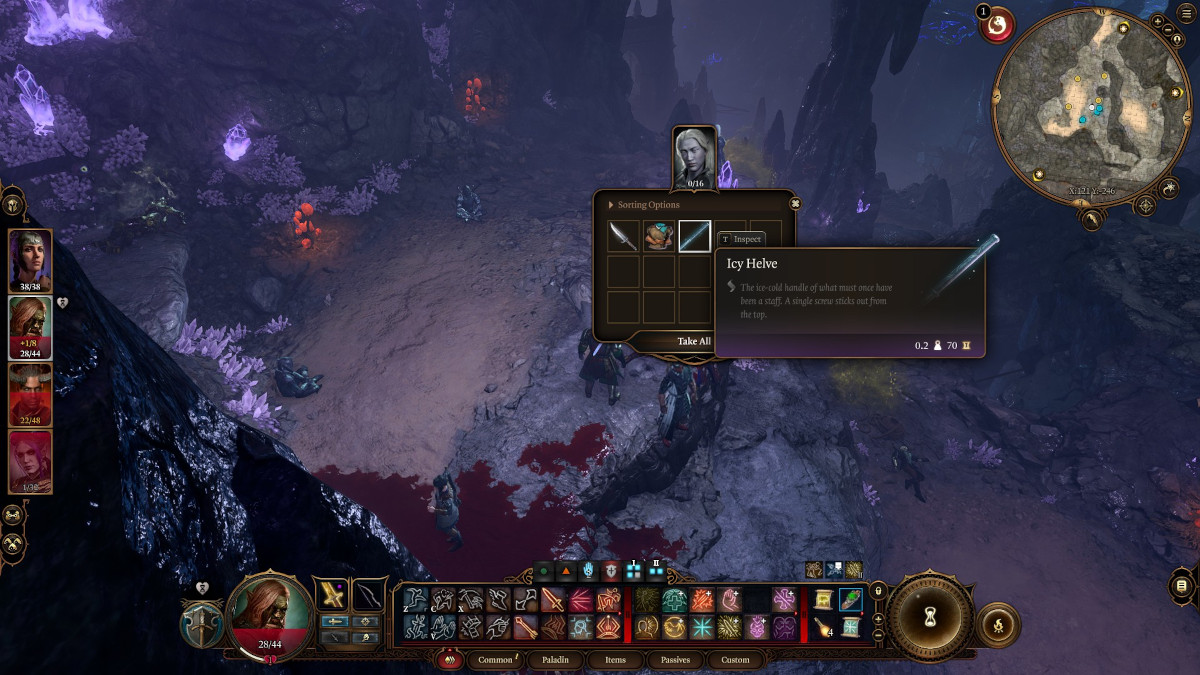Close the loot container window
This screenshot has height=675, width=1200.
pos(795,204)
